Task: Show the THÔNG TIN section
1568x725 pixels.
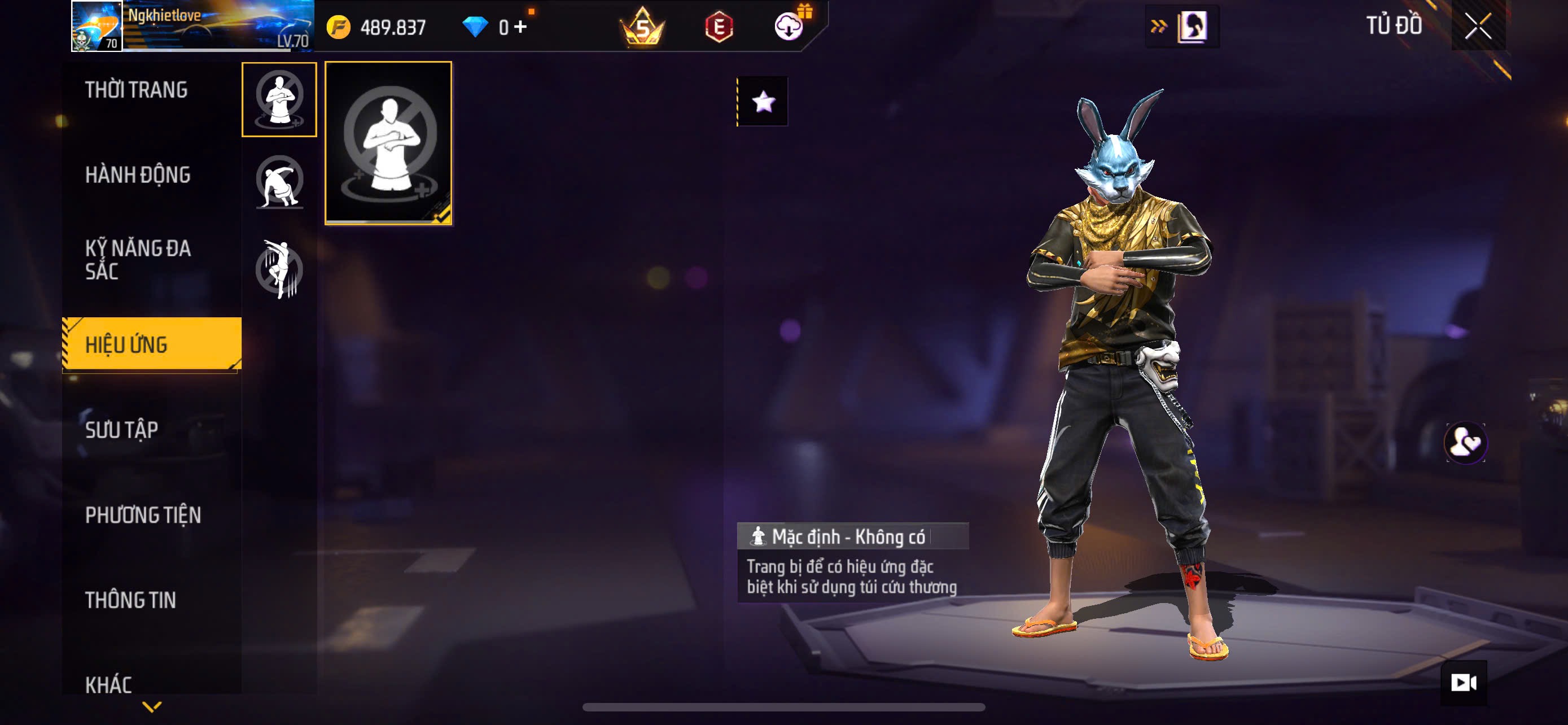Action: pos(131,600)
